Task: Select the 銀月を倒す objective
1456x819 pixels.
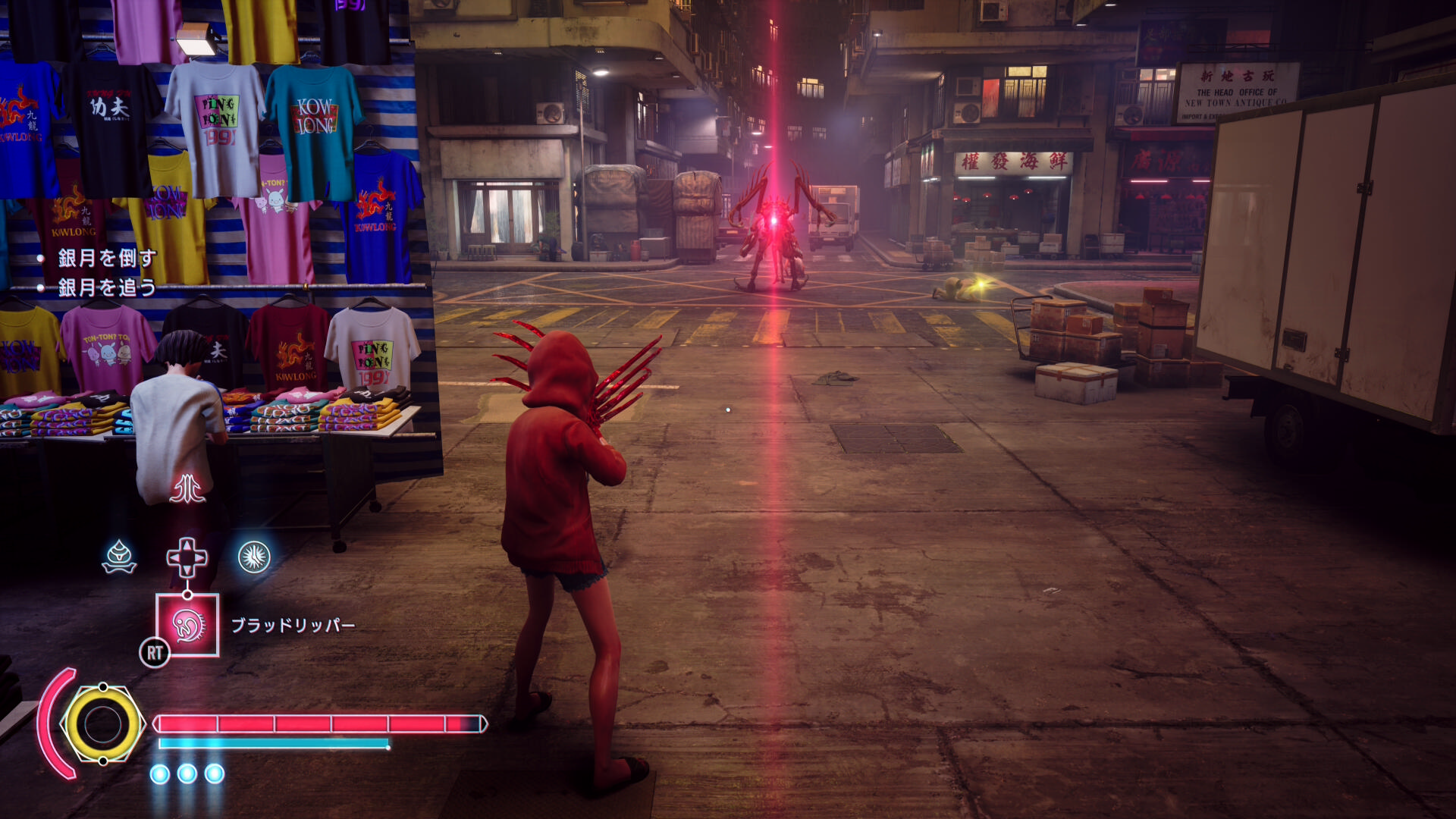Action: pyautogui.click(x=107, y=258)
